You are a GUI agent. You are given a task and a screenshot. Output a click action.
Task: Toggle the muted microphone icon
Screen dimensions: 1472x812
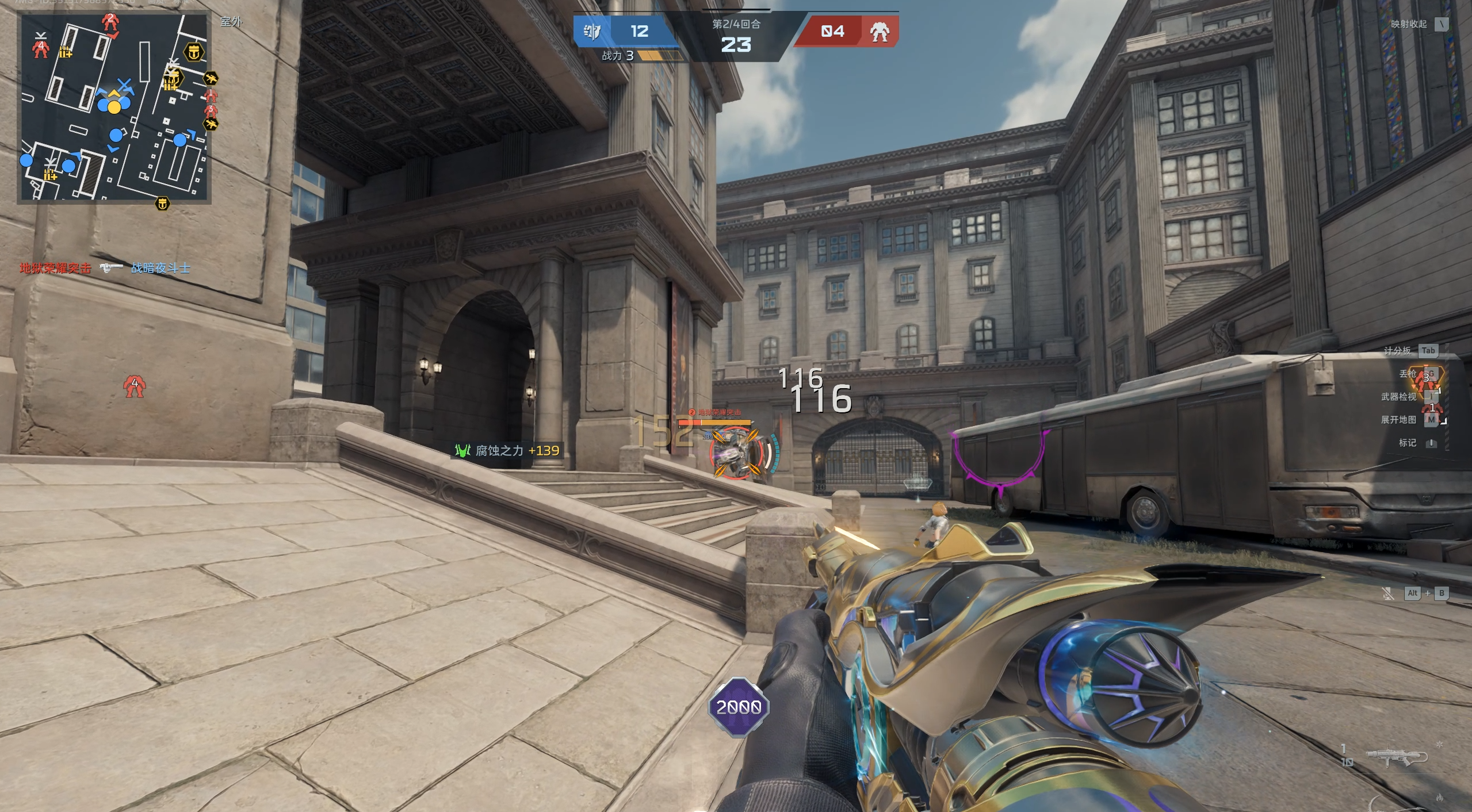[1388, 593]
